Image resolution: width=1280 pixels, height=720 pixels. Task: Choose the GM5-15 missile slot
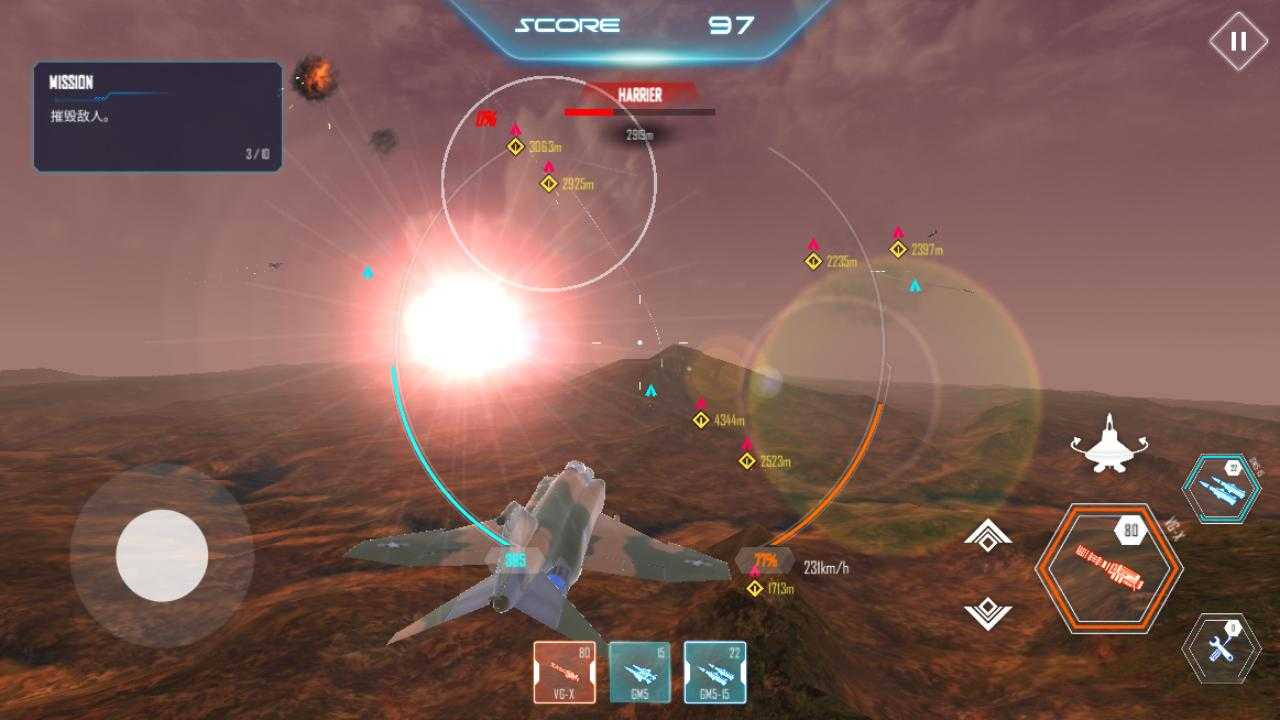click(715, 672)
